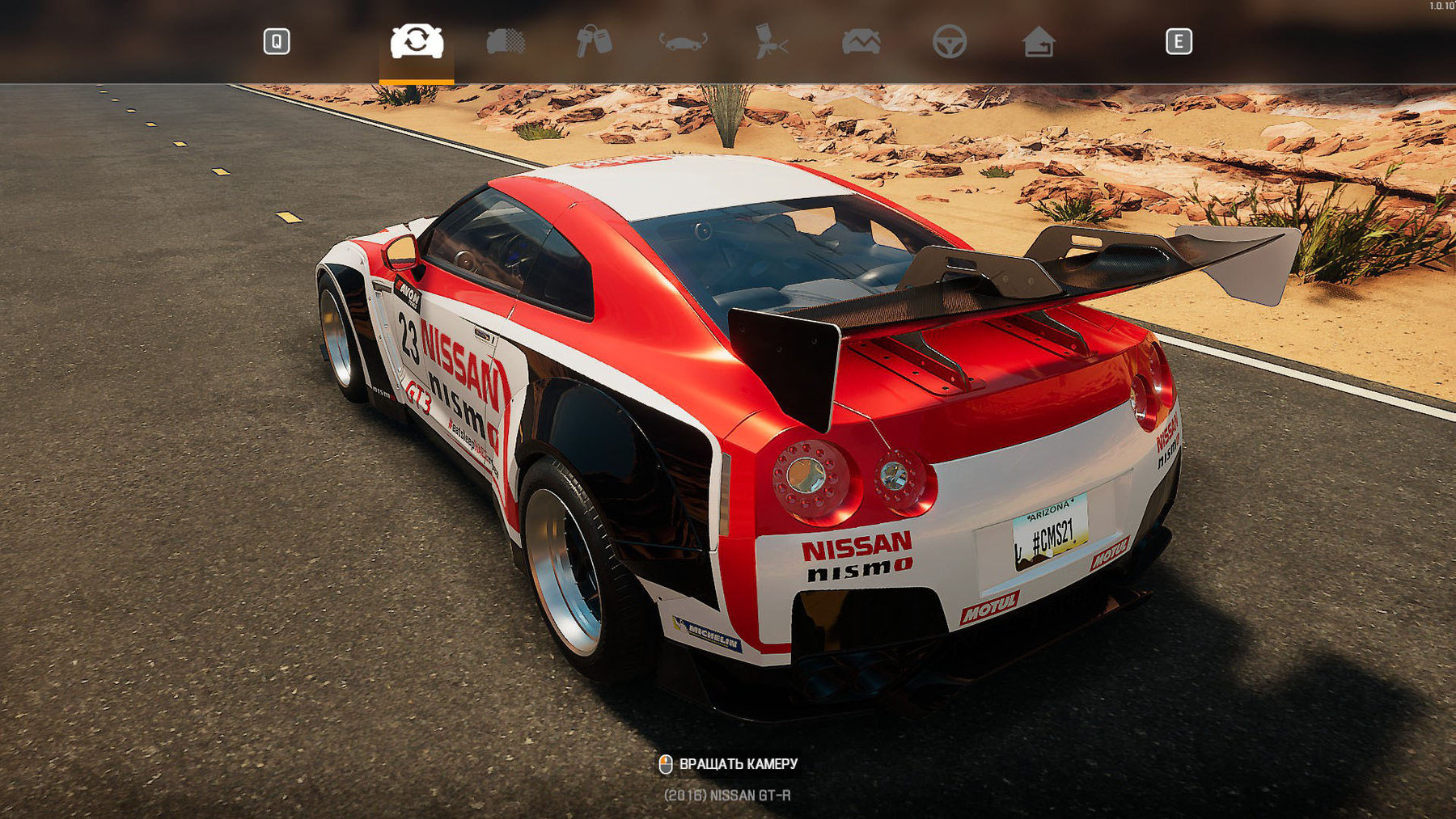Select the car swap tab with circular arrows

click(x=417, y=41)
